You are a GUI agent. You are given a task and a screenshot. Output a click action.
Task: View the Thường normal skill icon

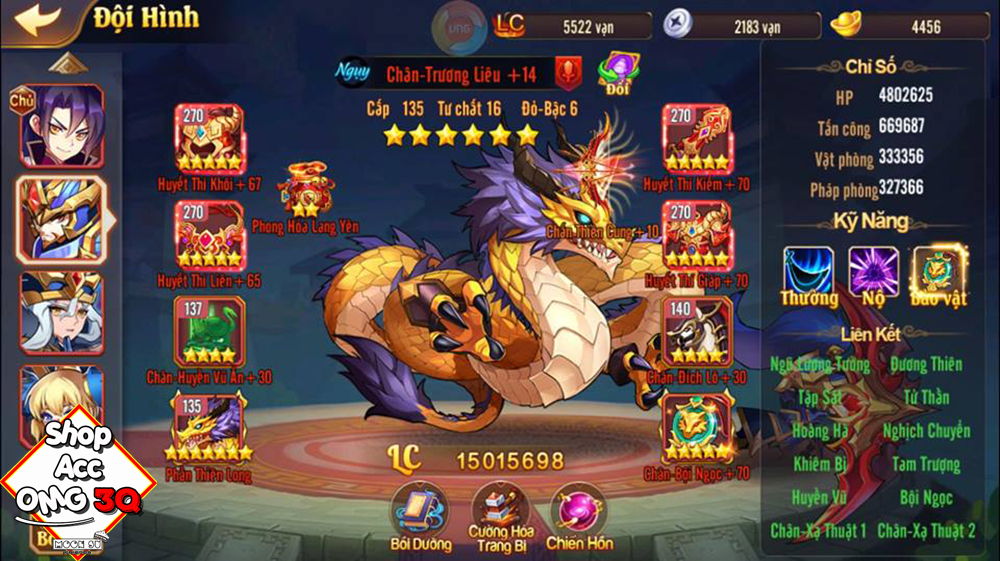click(x=809, y=272)
